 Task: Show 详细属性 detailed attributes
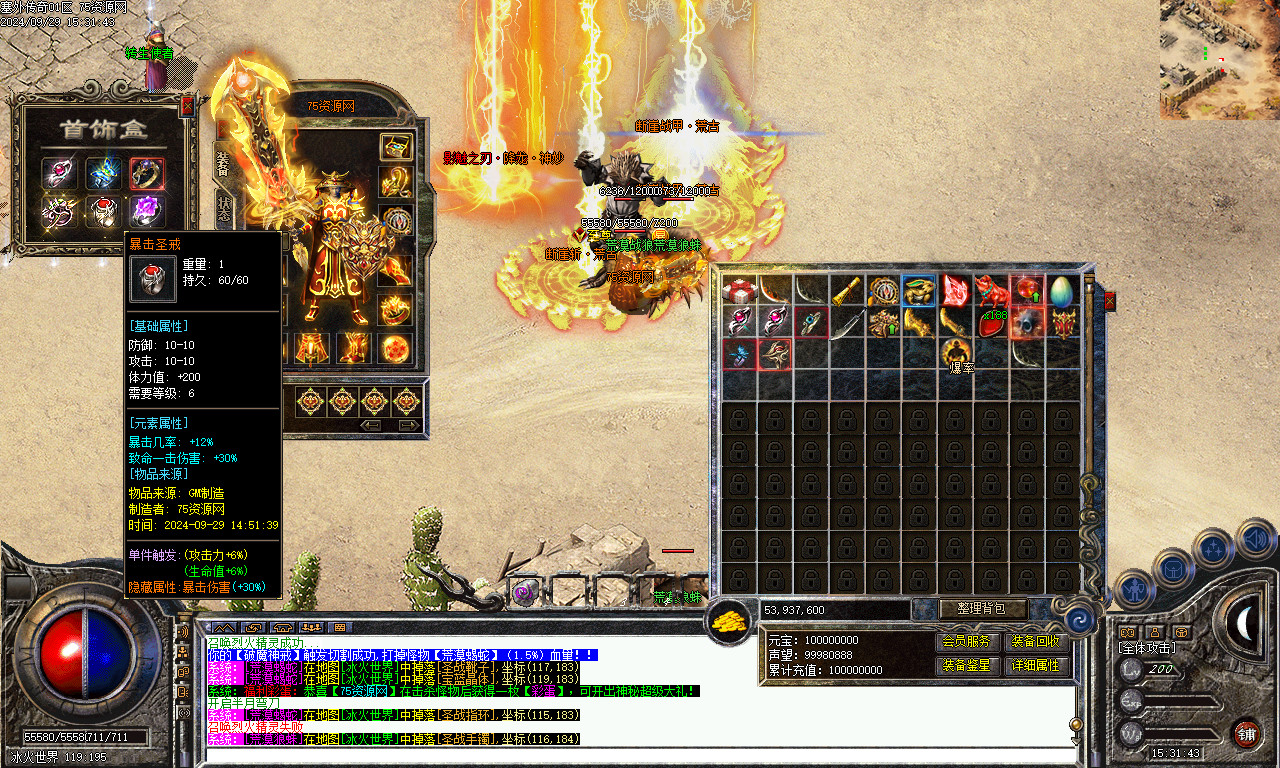pos(1036,665)
